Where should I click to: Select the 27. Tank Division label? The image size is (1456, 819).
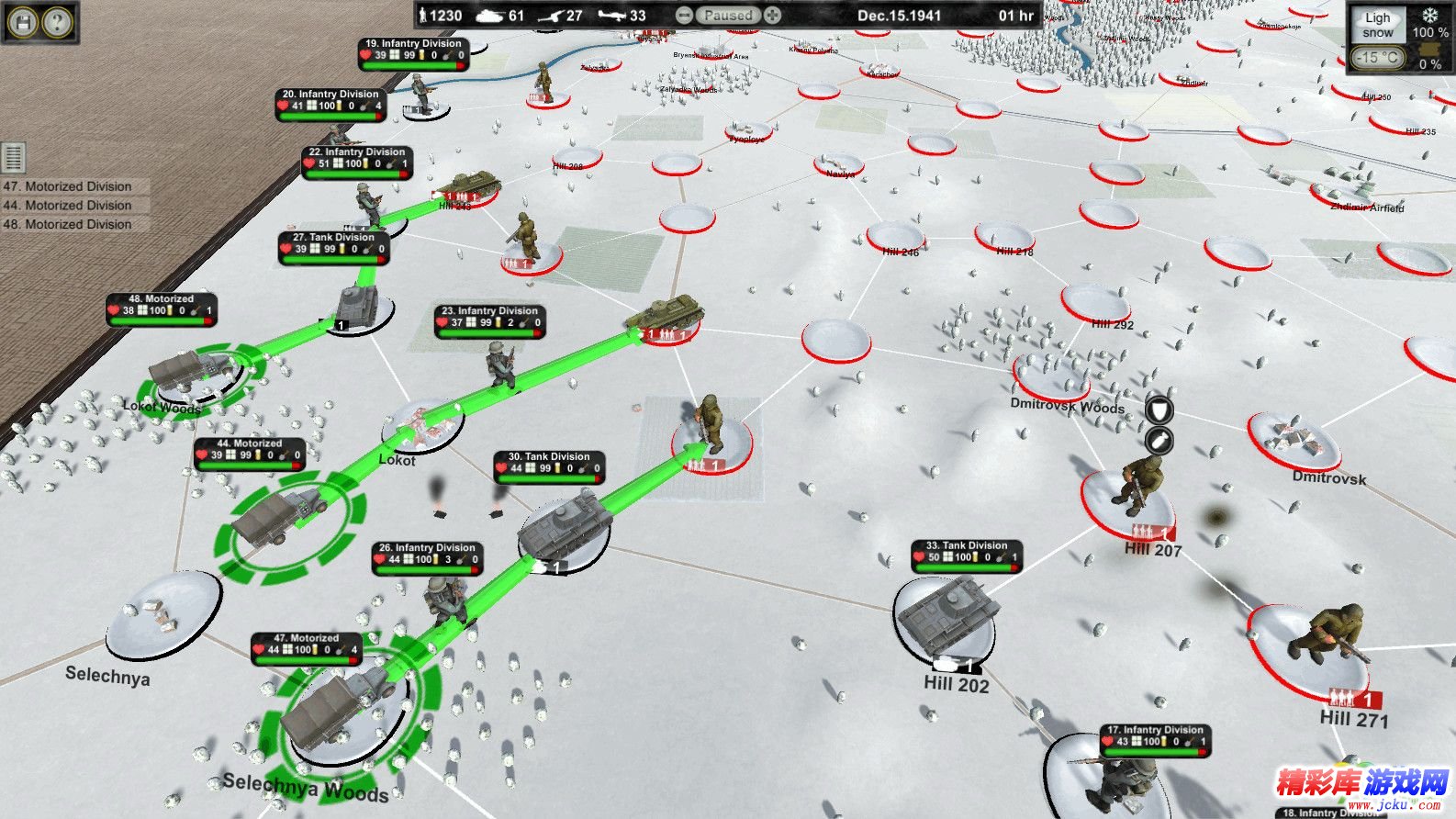333,237
